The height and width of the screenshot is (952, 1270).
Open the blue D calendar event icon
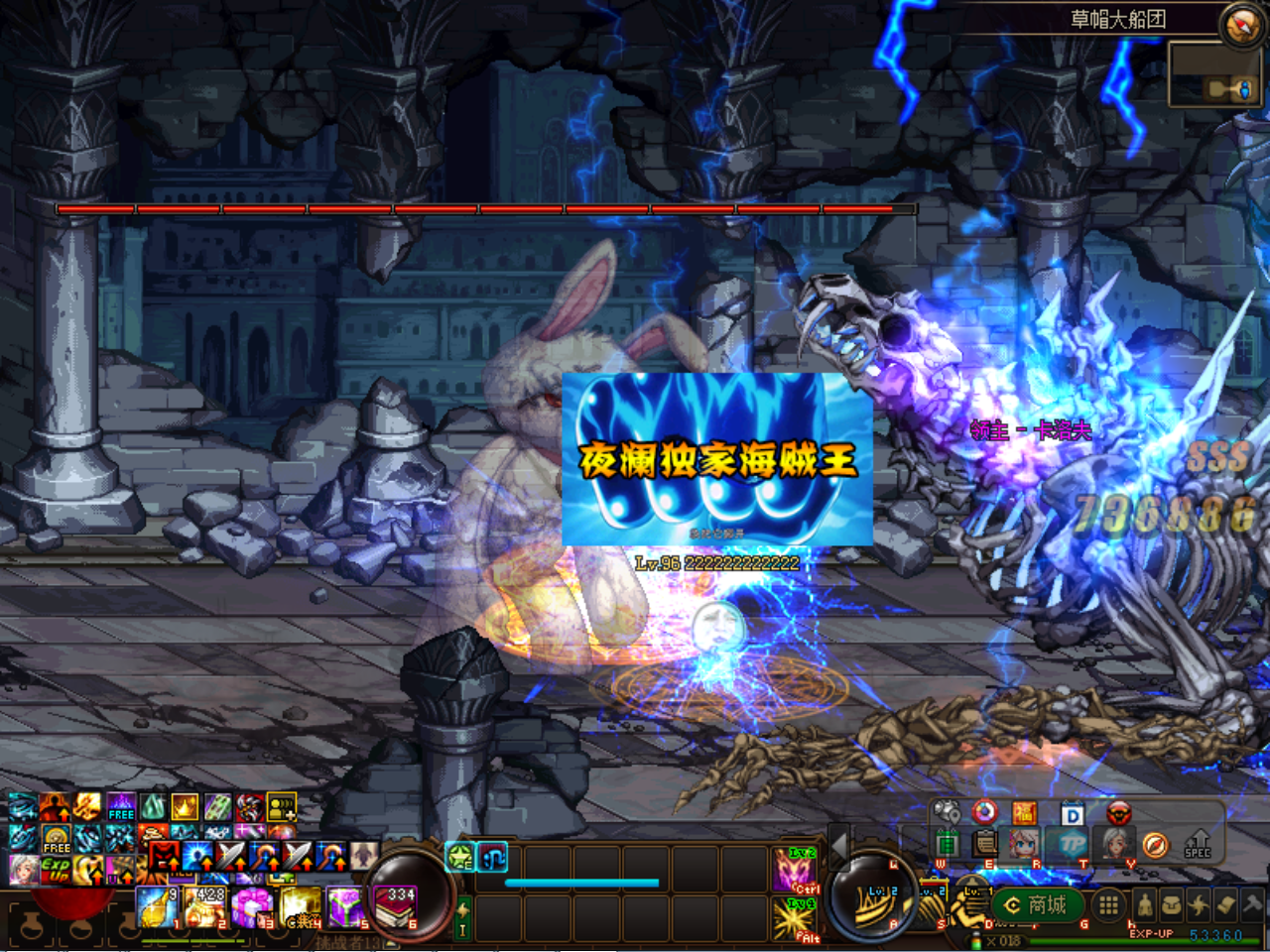(x=1075, y=813)
